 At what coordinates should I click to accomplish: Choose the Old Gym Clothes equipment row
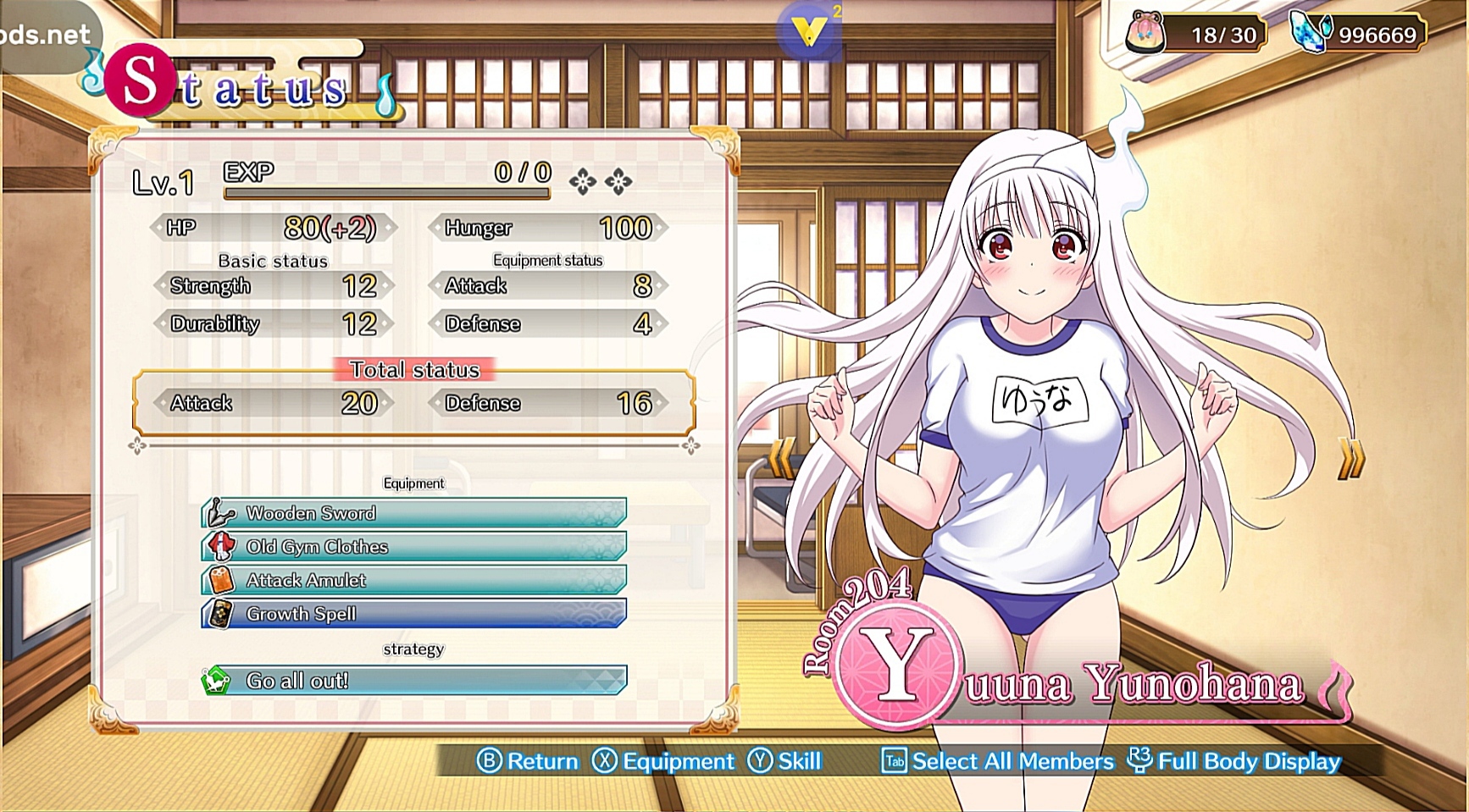tap(414, 547)
